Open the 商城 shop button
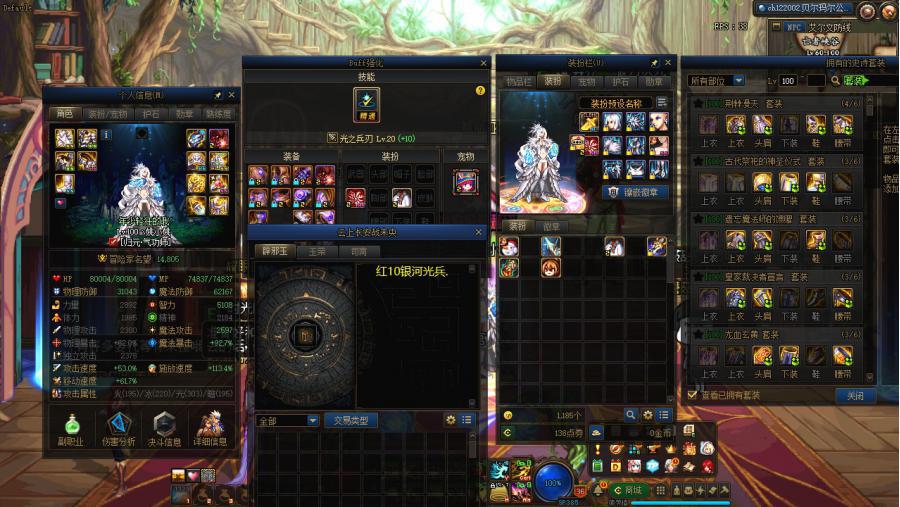 coord(632,490)
